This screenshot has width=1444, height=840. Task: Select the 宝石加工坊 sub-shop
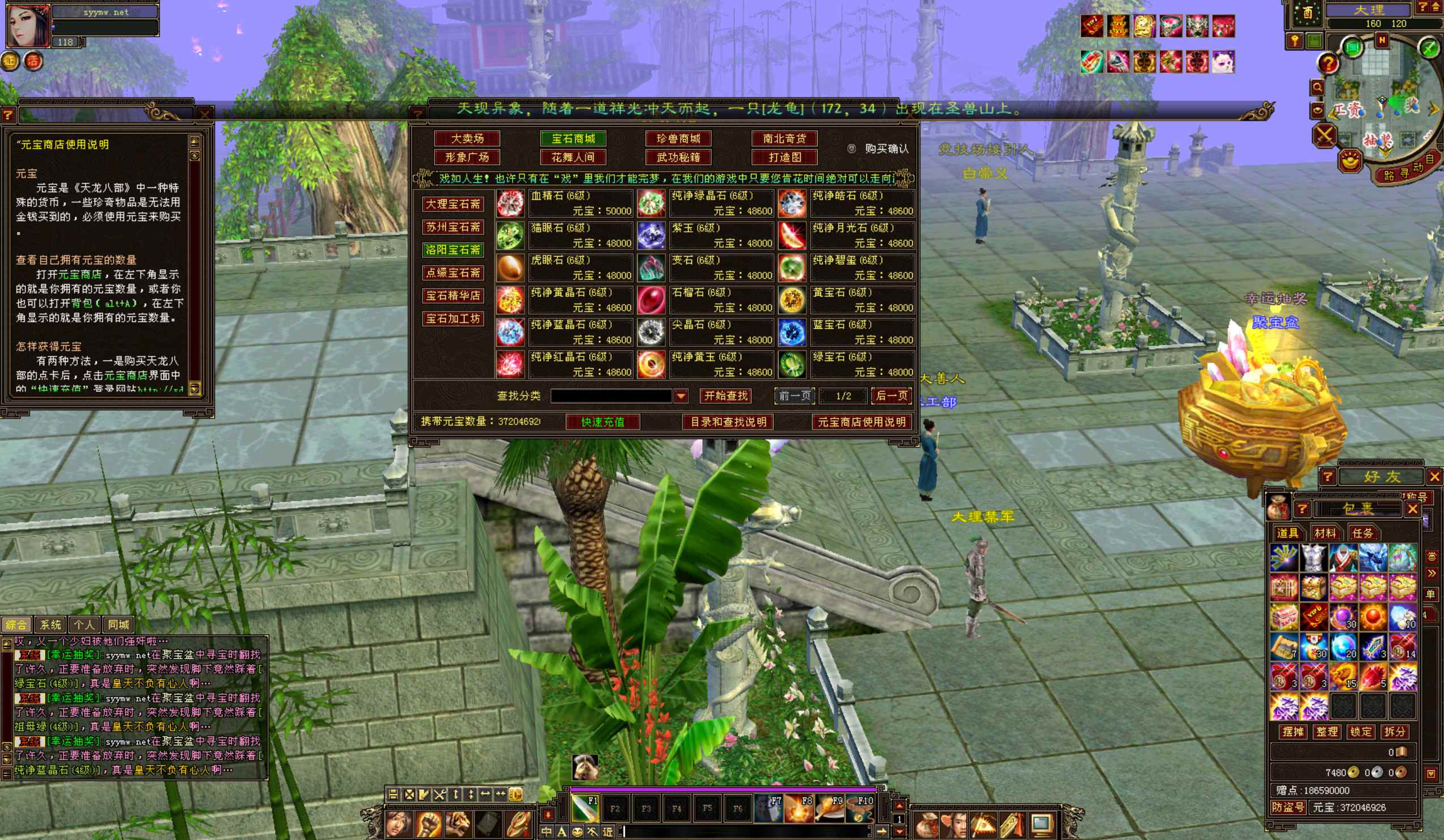[x=453, y=318]
